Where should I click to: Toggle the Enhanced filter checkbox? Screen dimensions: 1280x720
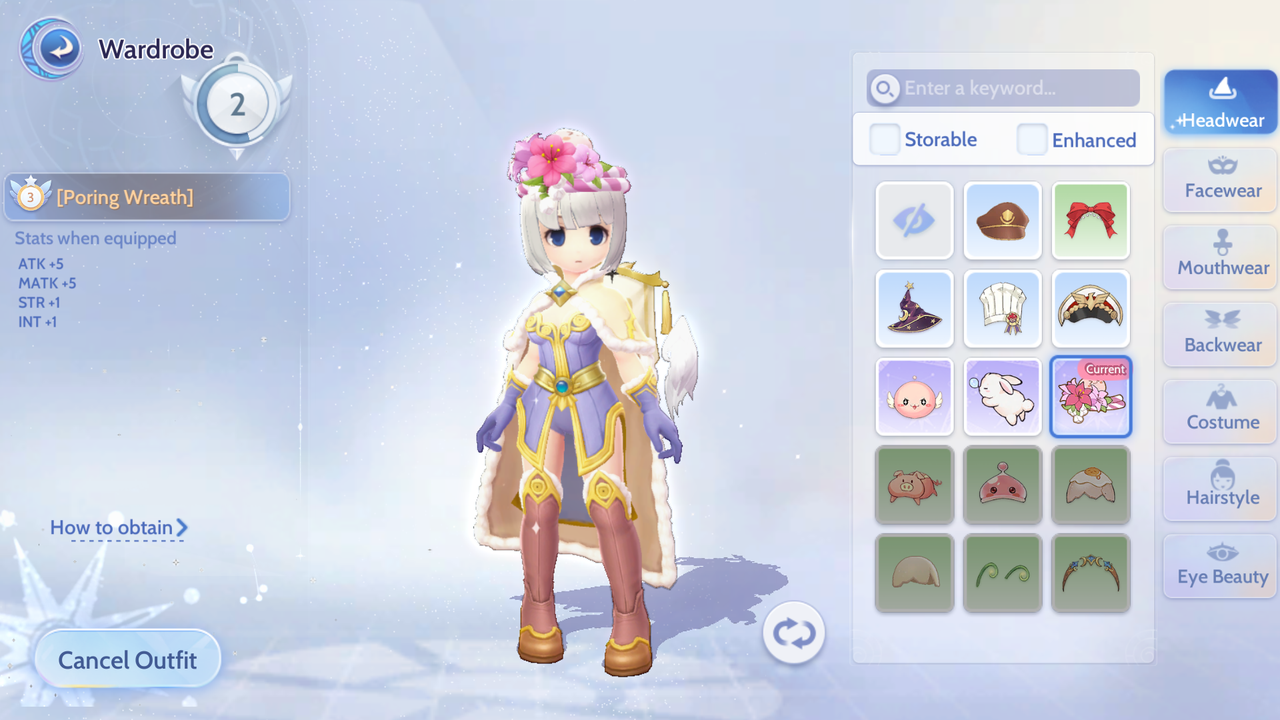pos(1032,139)
